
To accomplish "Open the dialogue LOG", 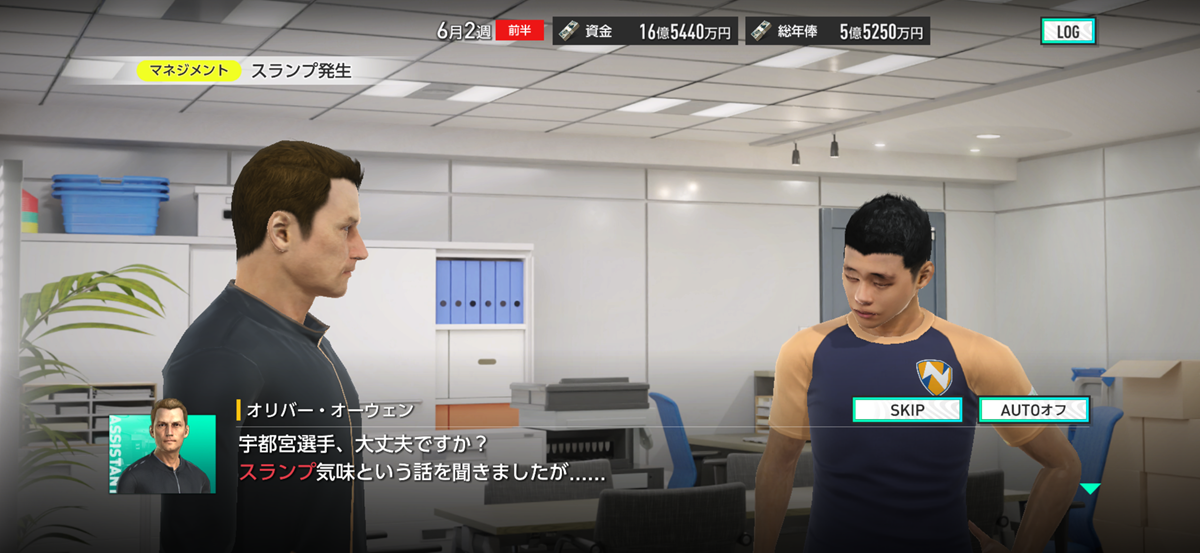I will coord(1067,32).
